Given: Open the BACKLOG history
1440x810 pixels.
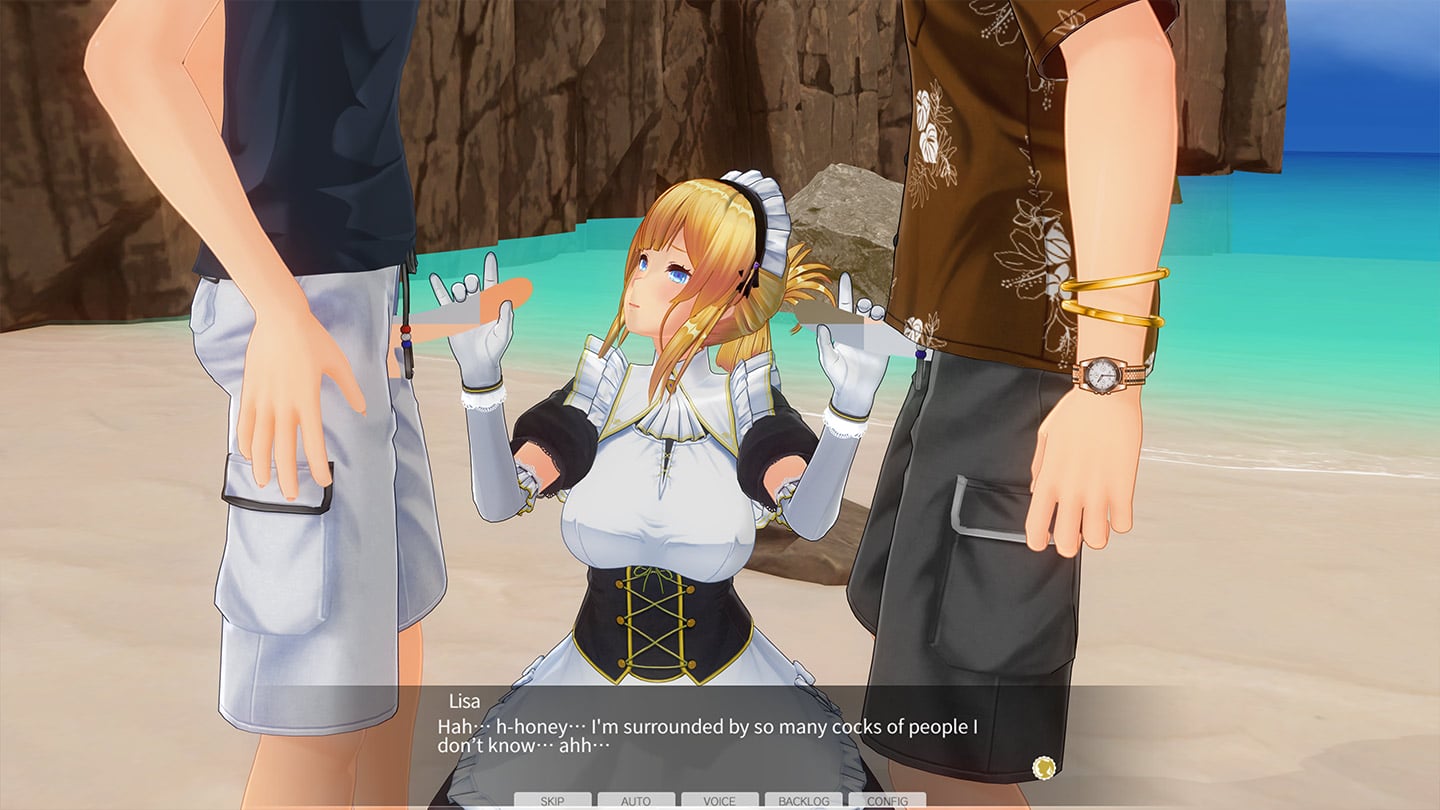Looking at the screenshot, I should click(x=803, y=801).
